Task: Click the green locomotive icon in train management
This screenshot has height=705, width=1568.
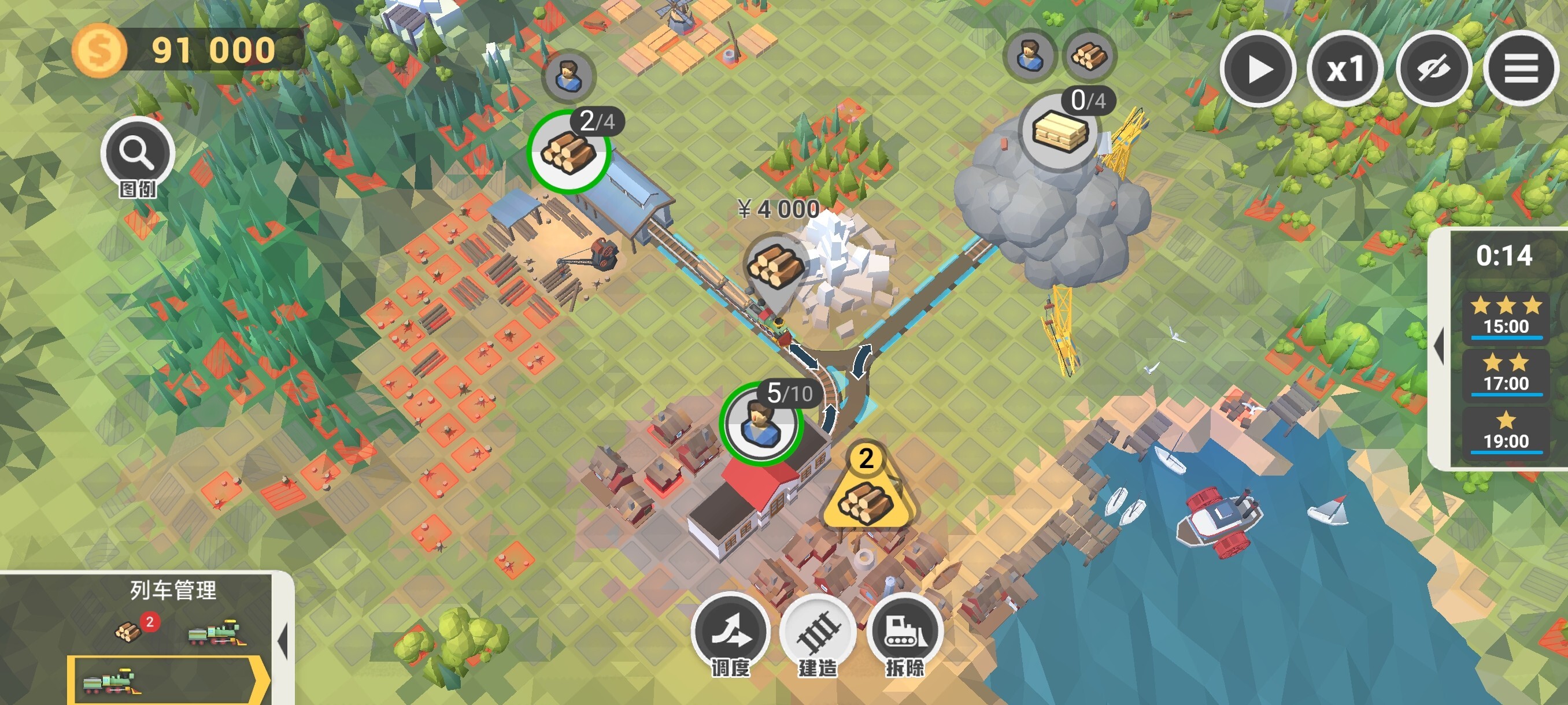Action: click(x=216, y=633)
